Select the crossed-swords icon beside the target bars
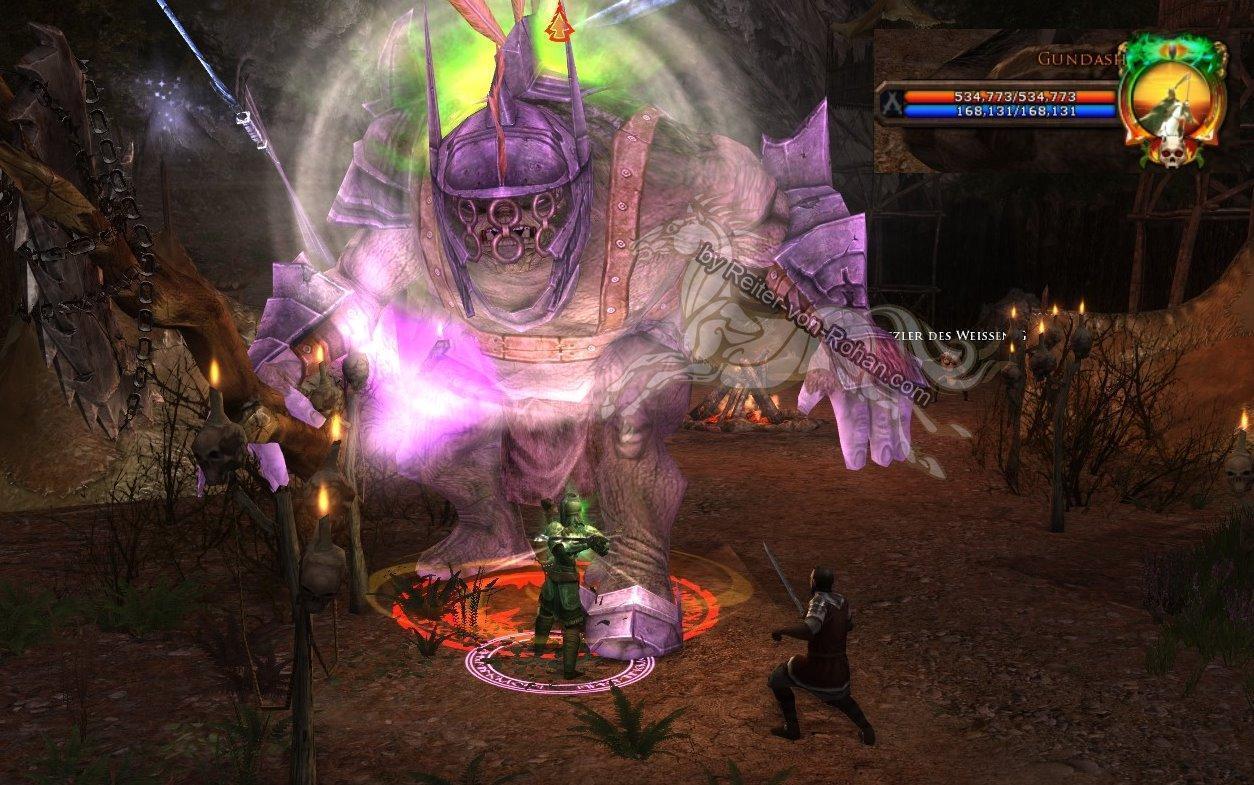1254x785 pixels. coord(889,102)
